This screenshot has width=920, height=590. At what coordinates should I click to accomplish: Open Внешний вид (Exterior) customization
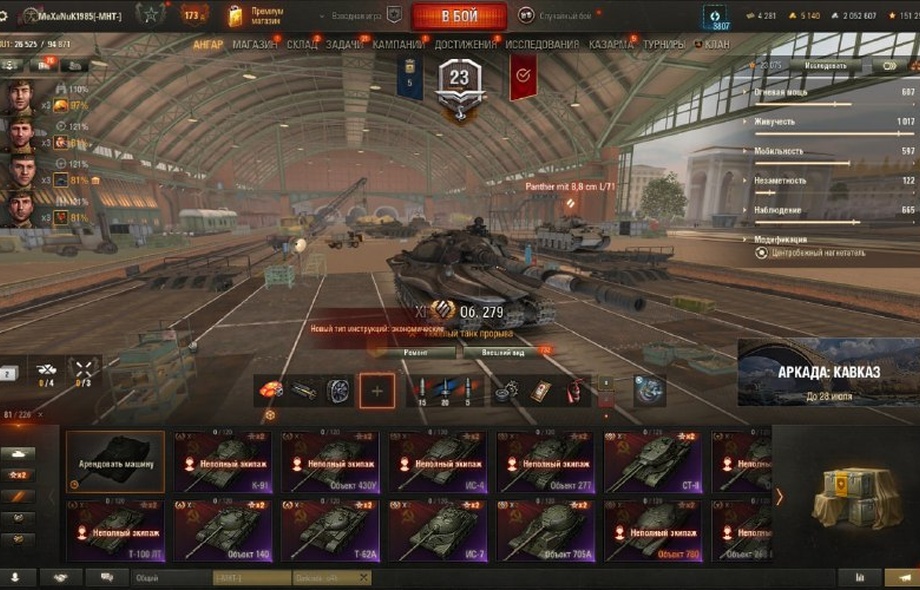point(503,353)
